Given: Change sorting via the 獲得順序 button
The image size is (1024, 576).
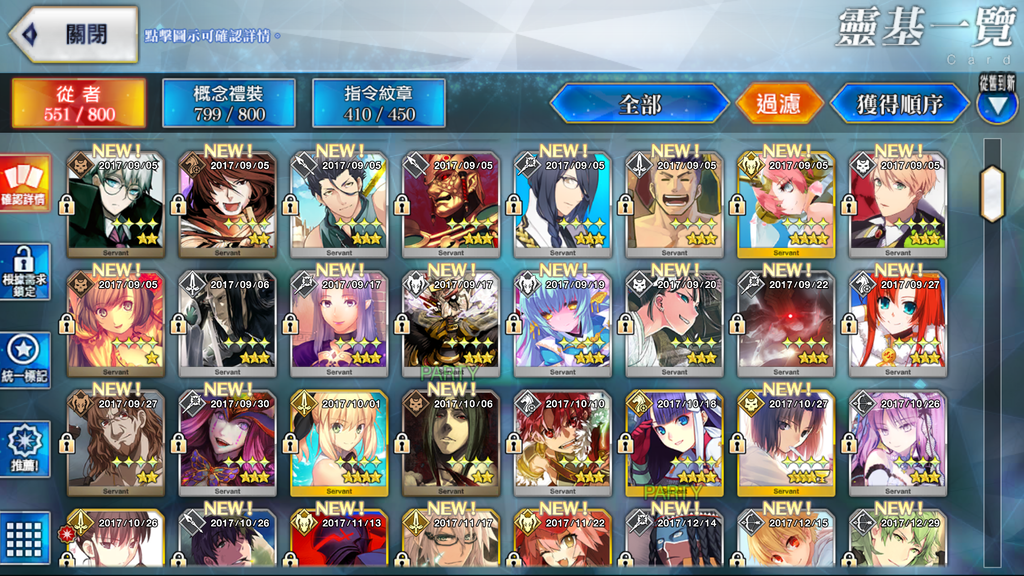Looking at the screenshot, I should point(899,103).
